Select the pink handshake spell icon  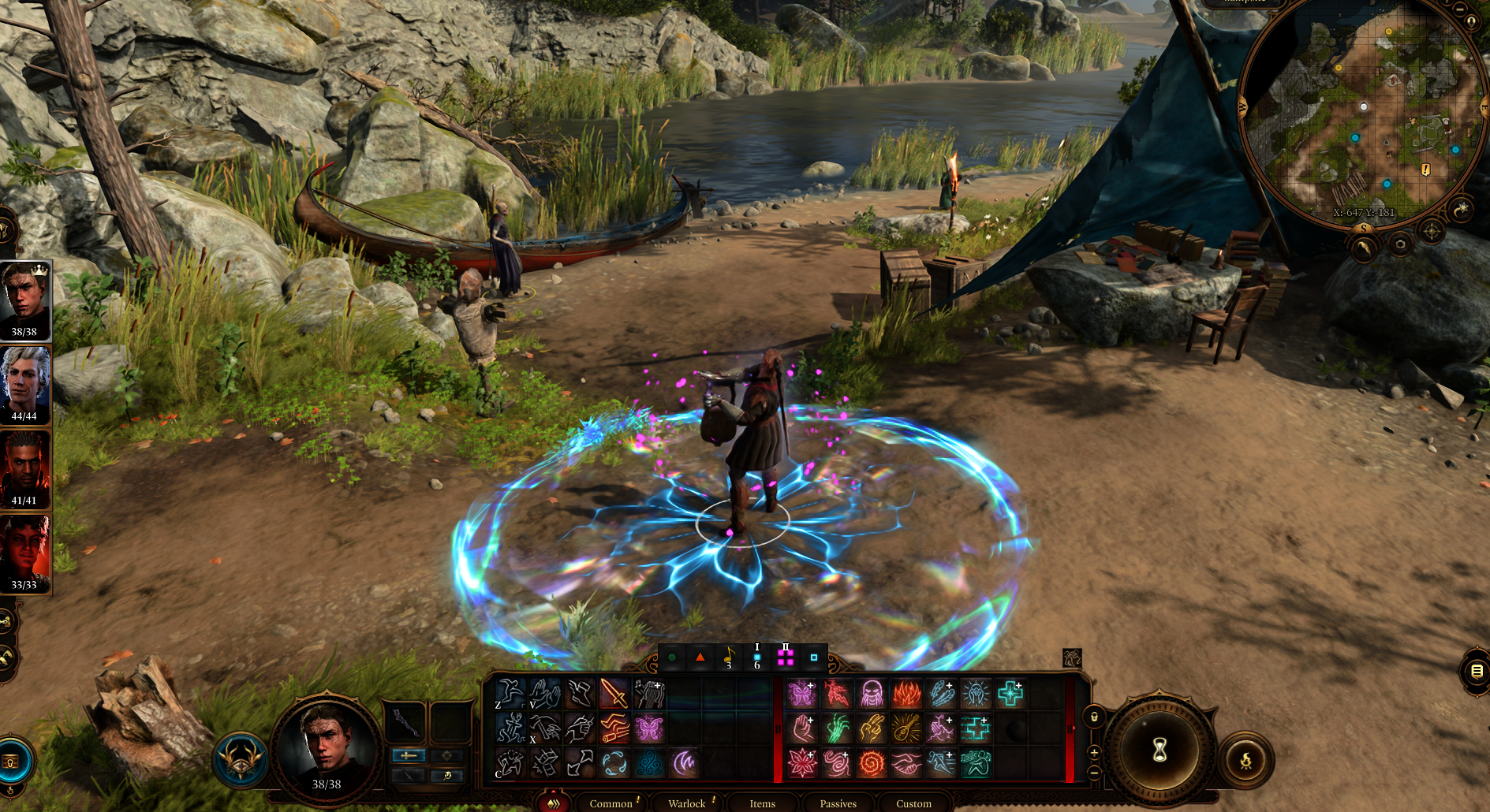coord(906,763)
